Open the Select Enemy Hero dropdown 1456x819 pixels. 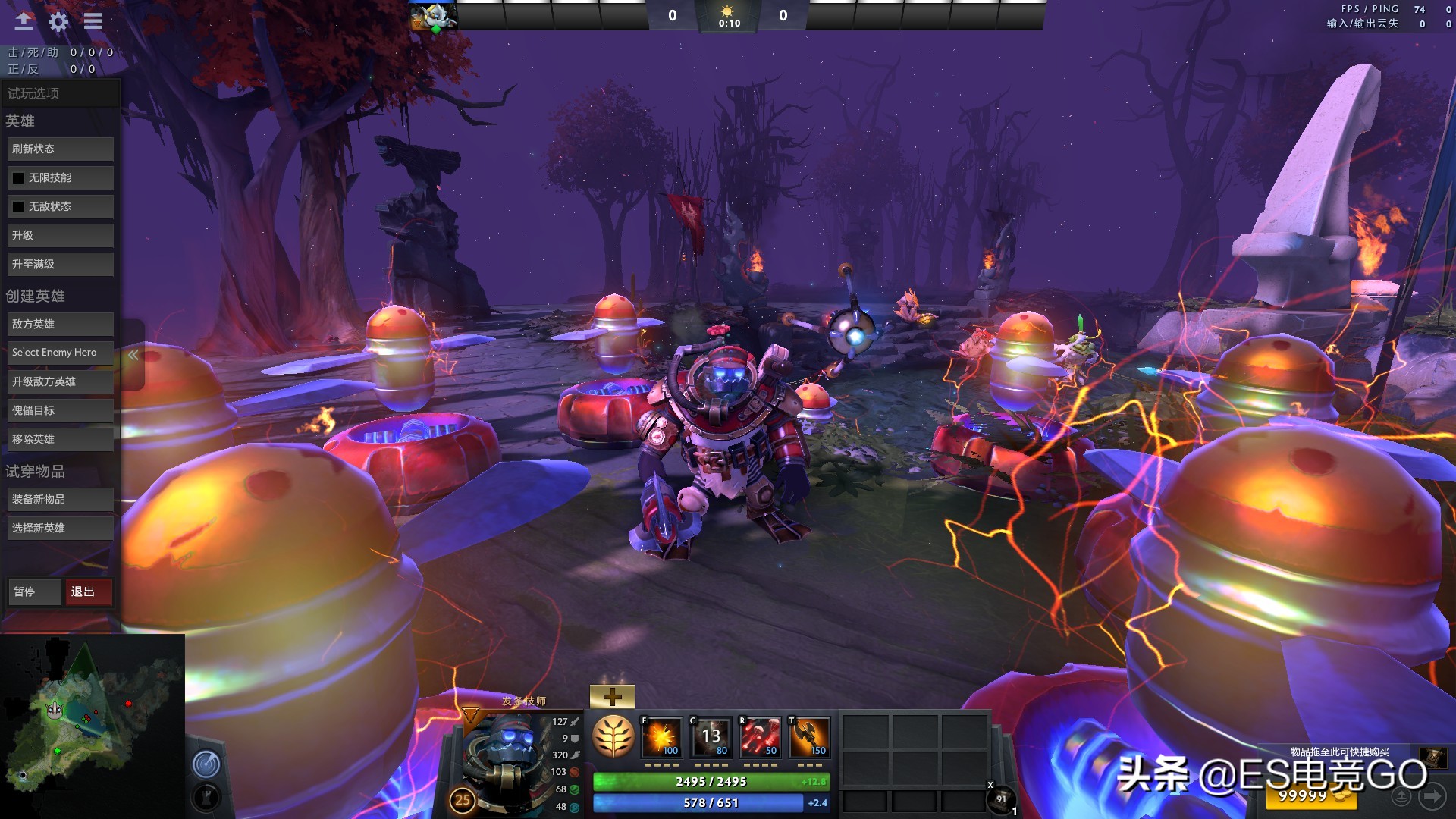tap(60, 352)
